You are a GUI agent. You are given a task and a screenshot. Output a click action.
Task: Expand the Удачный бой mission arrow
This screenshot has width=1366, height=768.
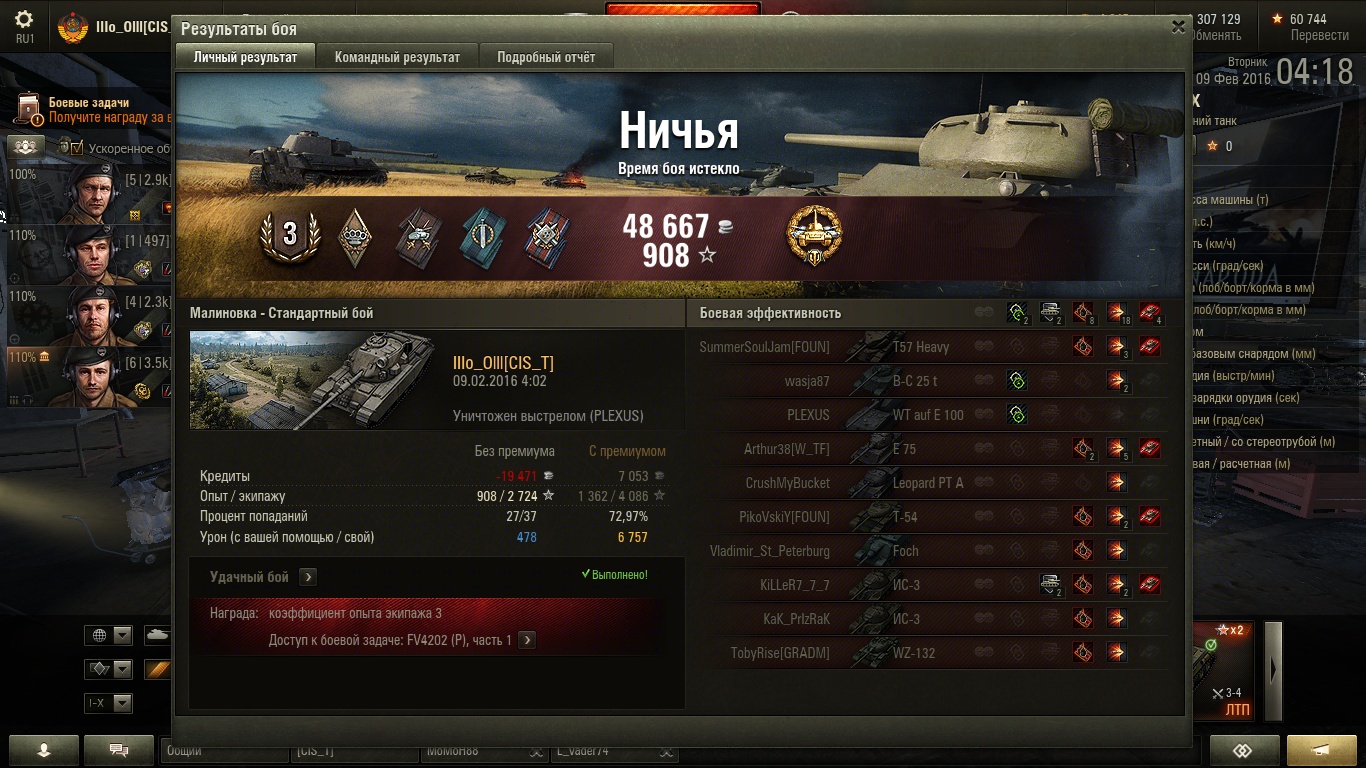point(308,577)
